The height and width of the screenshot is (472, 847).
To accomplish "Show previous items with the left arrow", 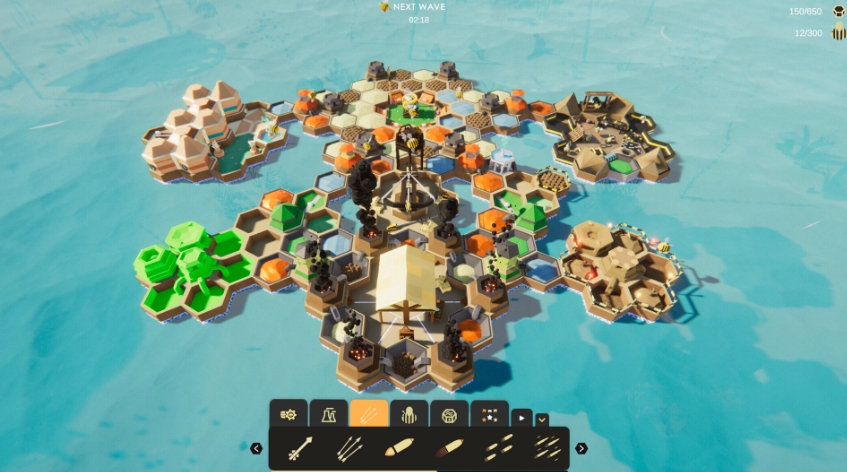I will point(256,448).
